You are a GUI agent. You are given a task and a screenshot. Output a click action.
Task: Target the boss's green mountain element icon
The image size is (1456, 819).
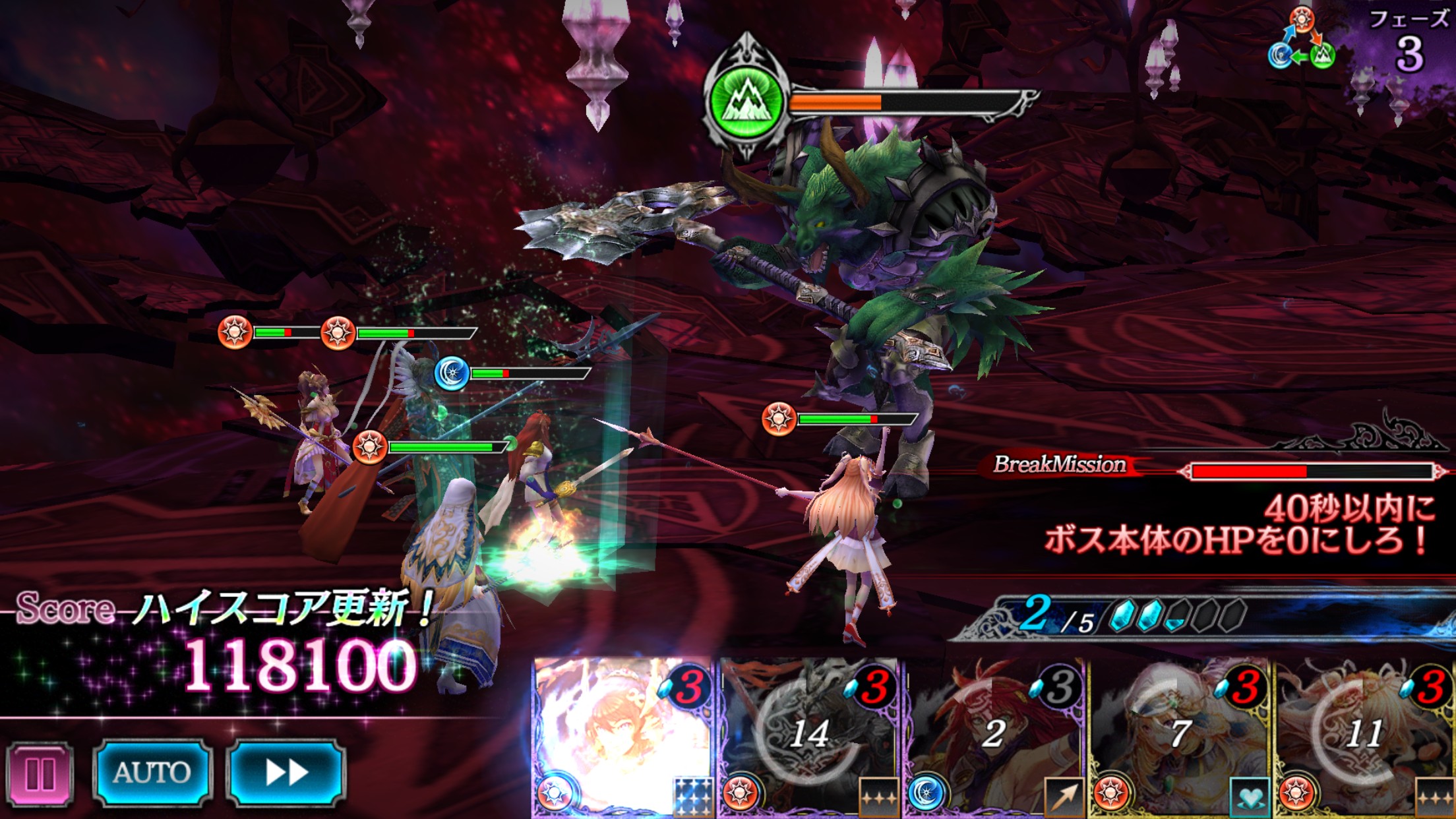click(x=746, y=102)
